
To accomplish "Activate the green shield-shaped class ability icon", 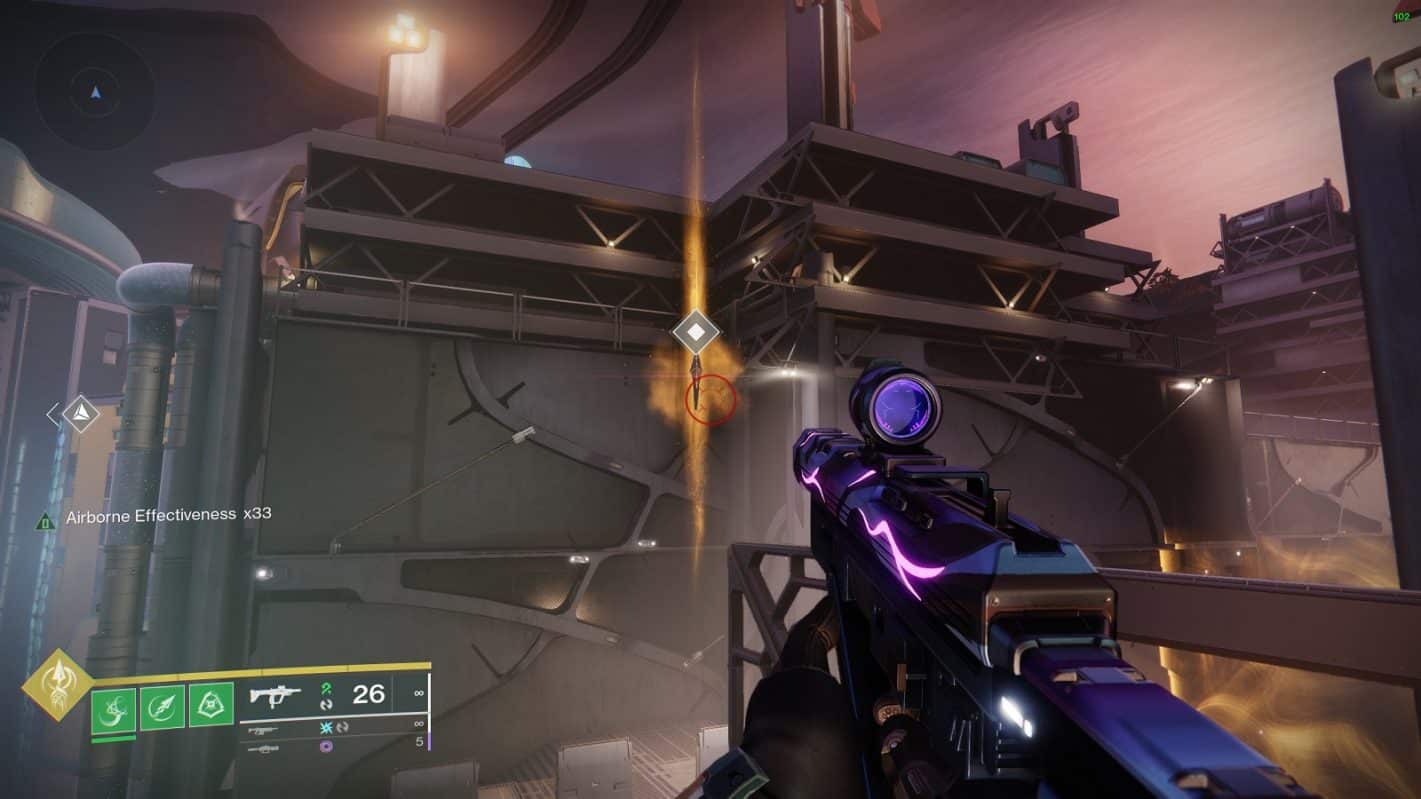I will tap(211, 706).
